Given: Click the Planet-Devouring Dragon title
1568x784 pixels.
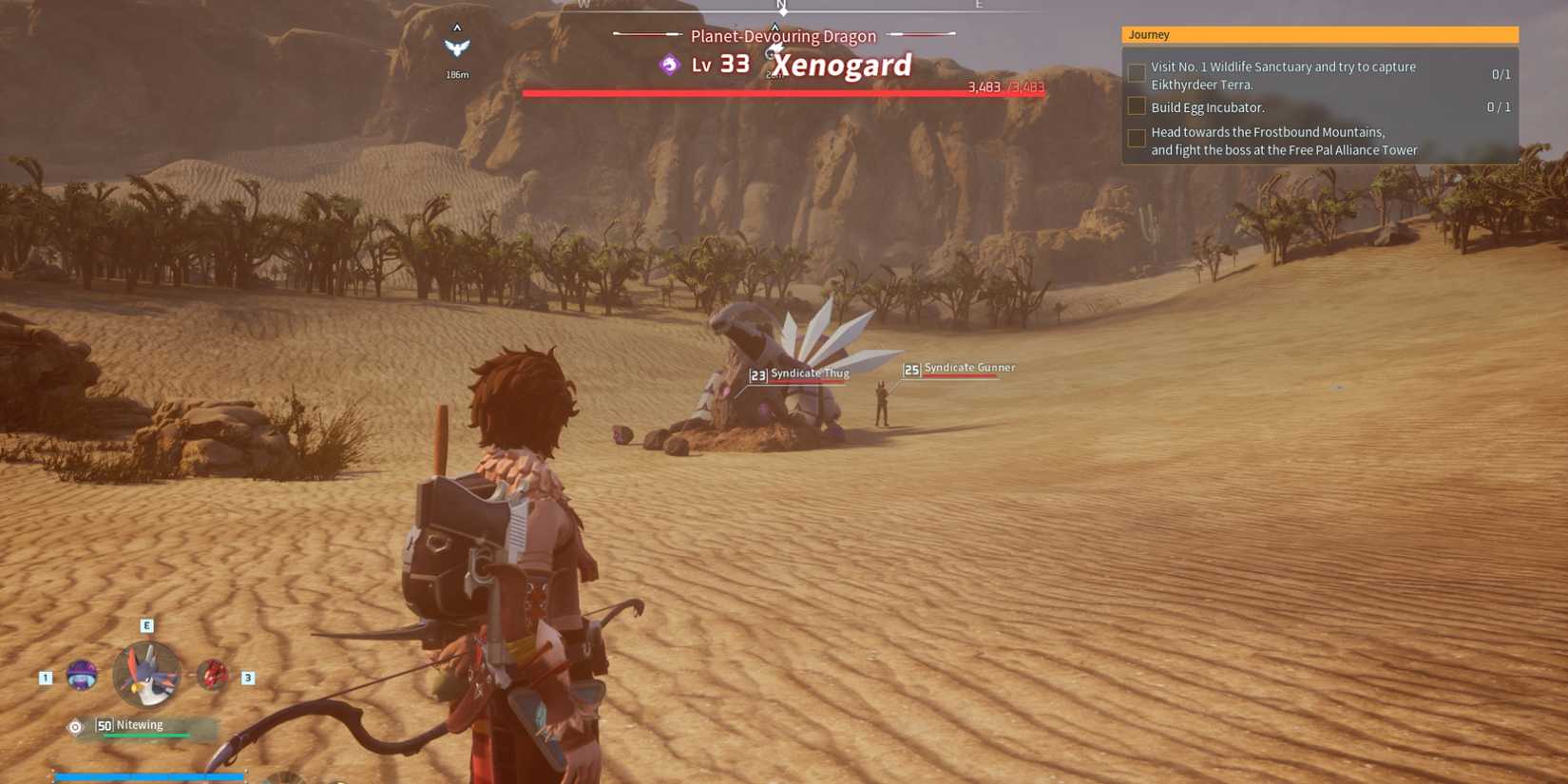Looking at the screenshot, I should (x=781, y=35).
